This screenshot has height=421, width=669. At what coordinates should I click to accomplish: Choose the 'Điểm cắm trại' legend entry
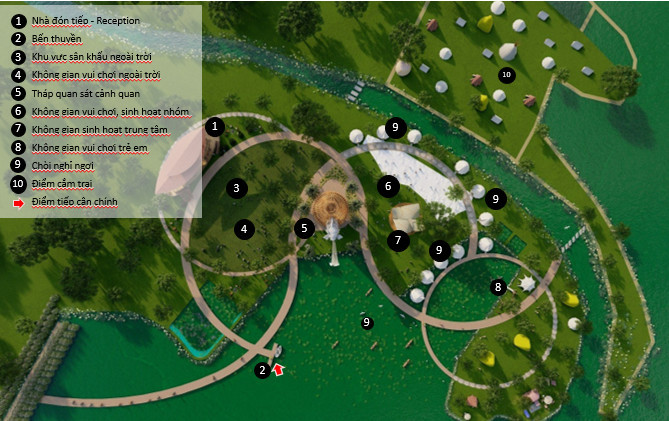click(71, 183)
